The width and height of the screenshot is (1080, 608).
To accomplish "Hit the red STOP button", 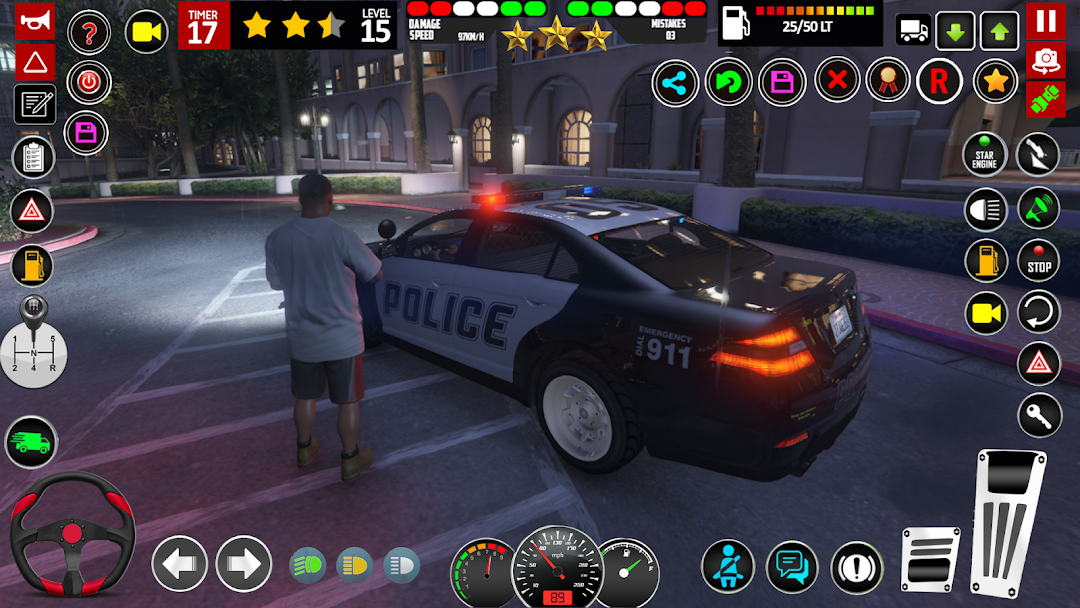I will coord(1039,261).
